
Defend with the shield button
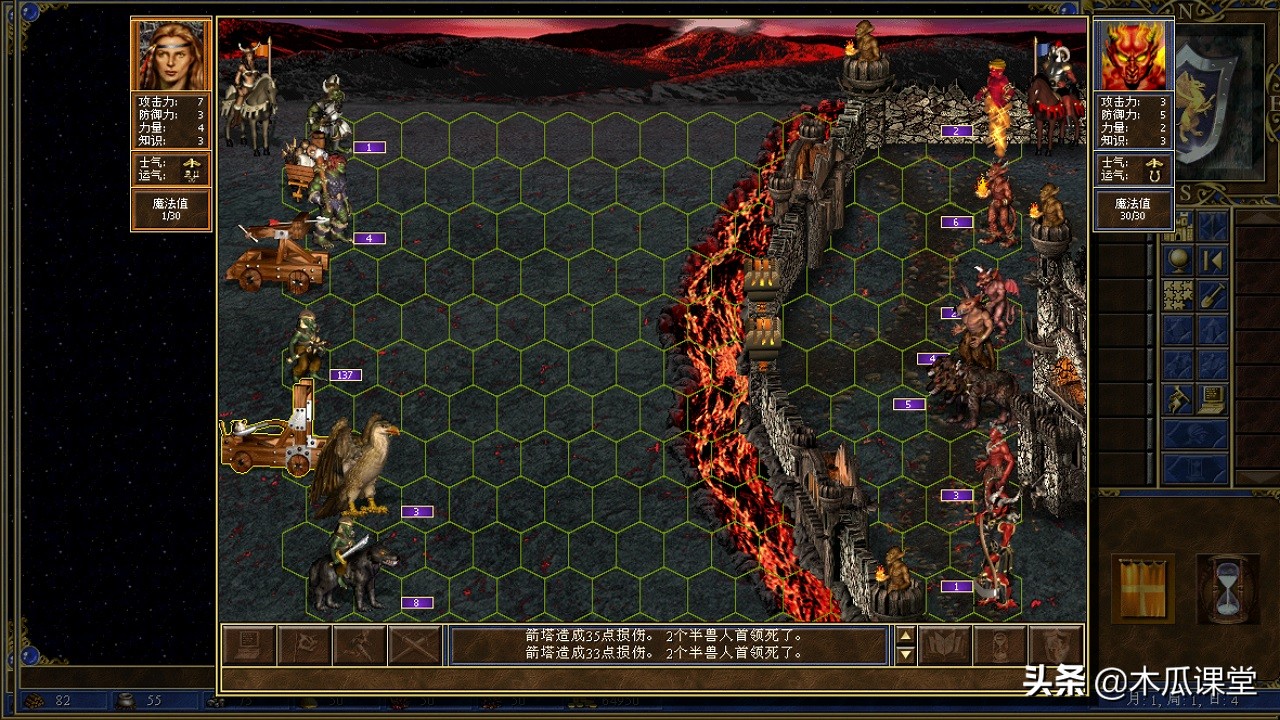point(1056,645)
